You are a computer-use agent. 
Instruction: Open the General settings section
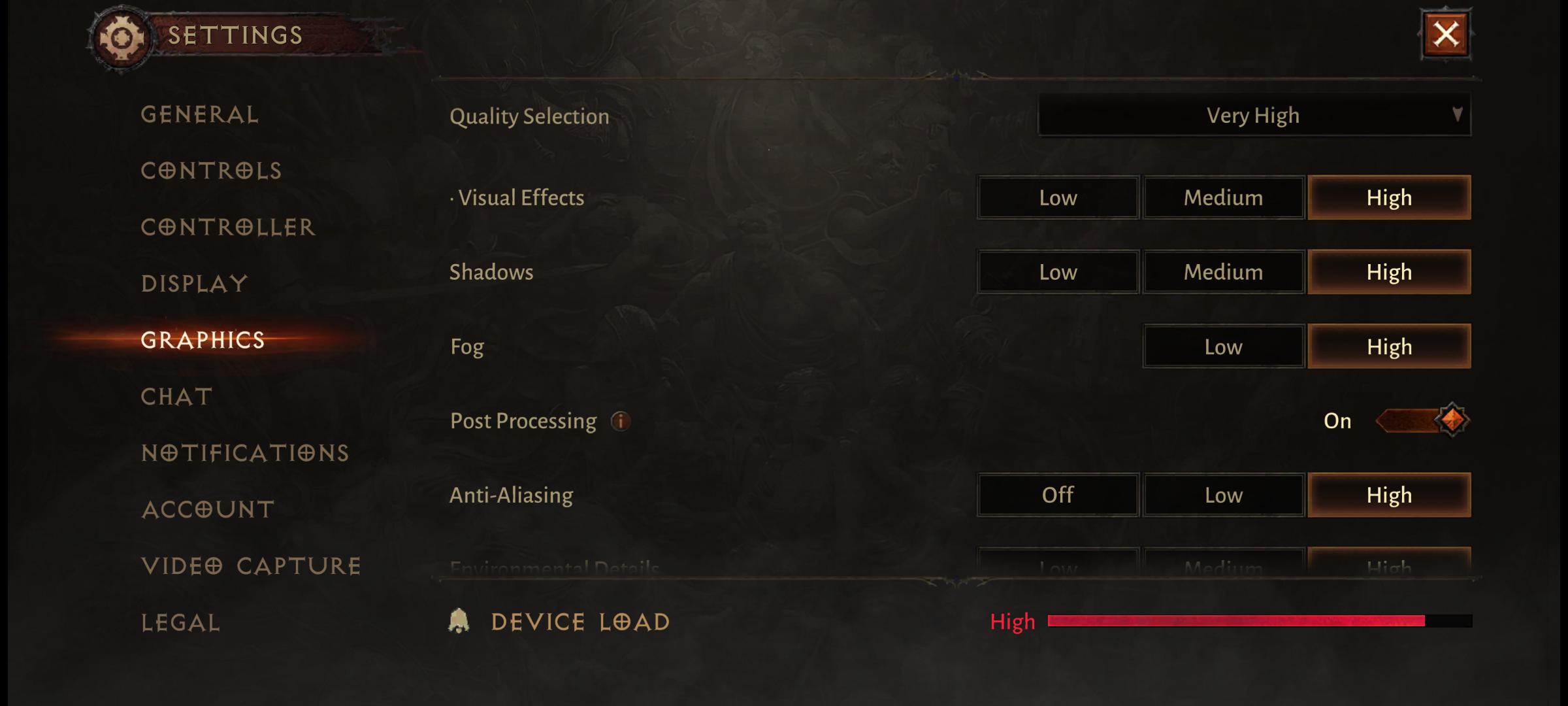coord(200,115)
